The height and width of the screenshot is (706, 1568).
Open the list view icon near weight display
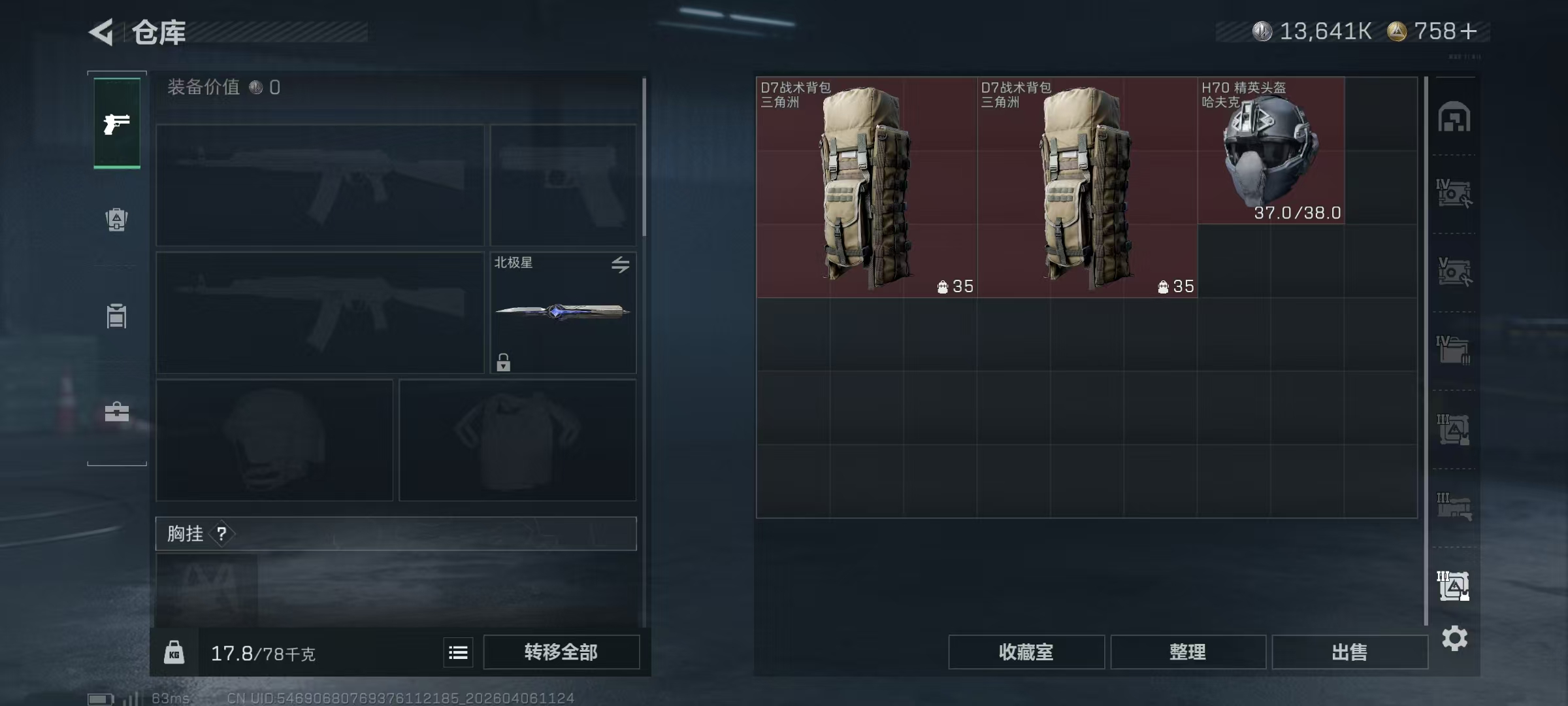point(457,652)
